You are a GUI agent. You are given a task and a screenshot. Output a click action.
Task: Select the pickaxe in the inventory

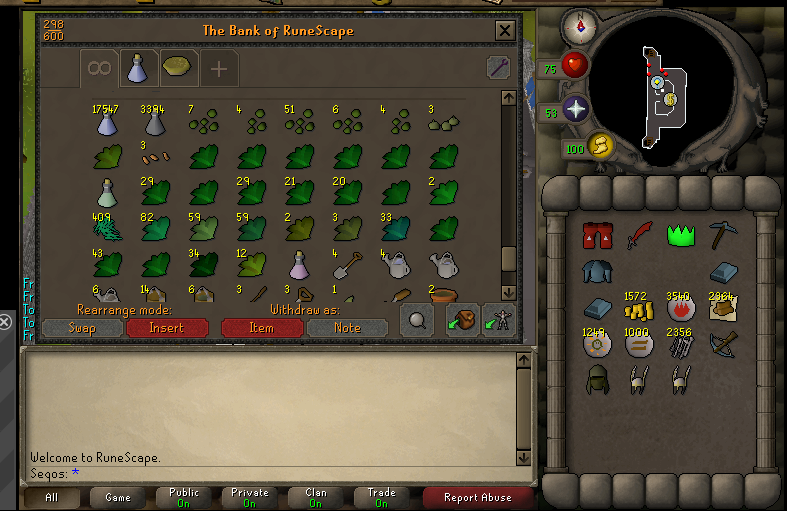722,236
